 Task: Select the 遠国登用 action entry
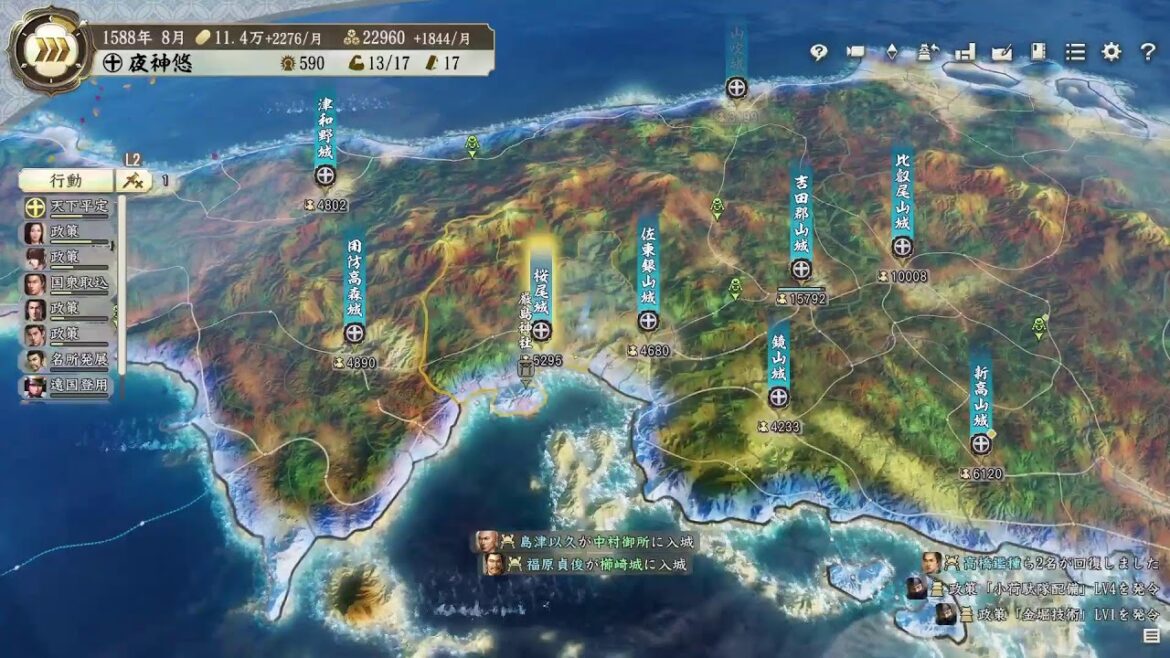(x=68, y=385)
